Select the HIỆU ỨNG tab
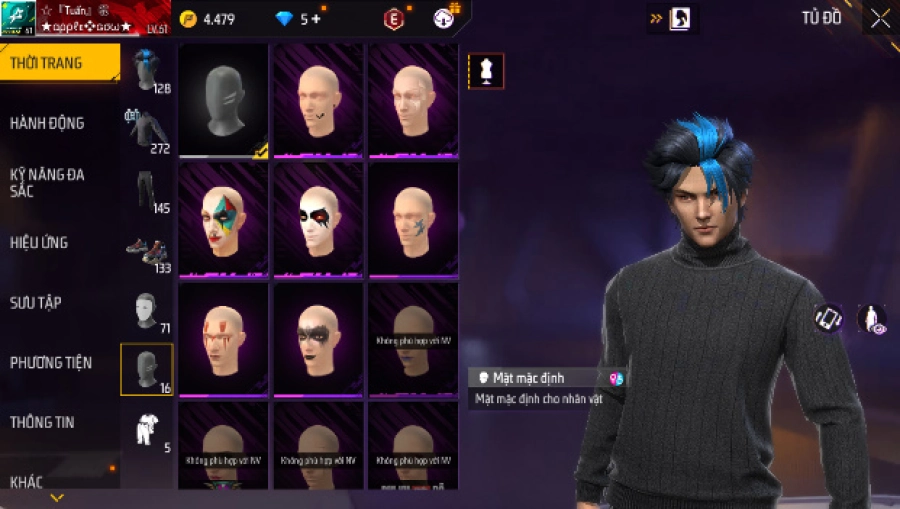 pyautogui.click(x=40, y=242)
